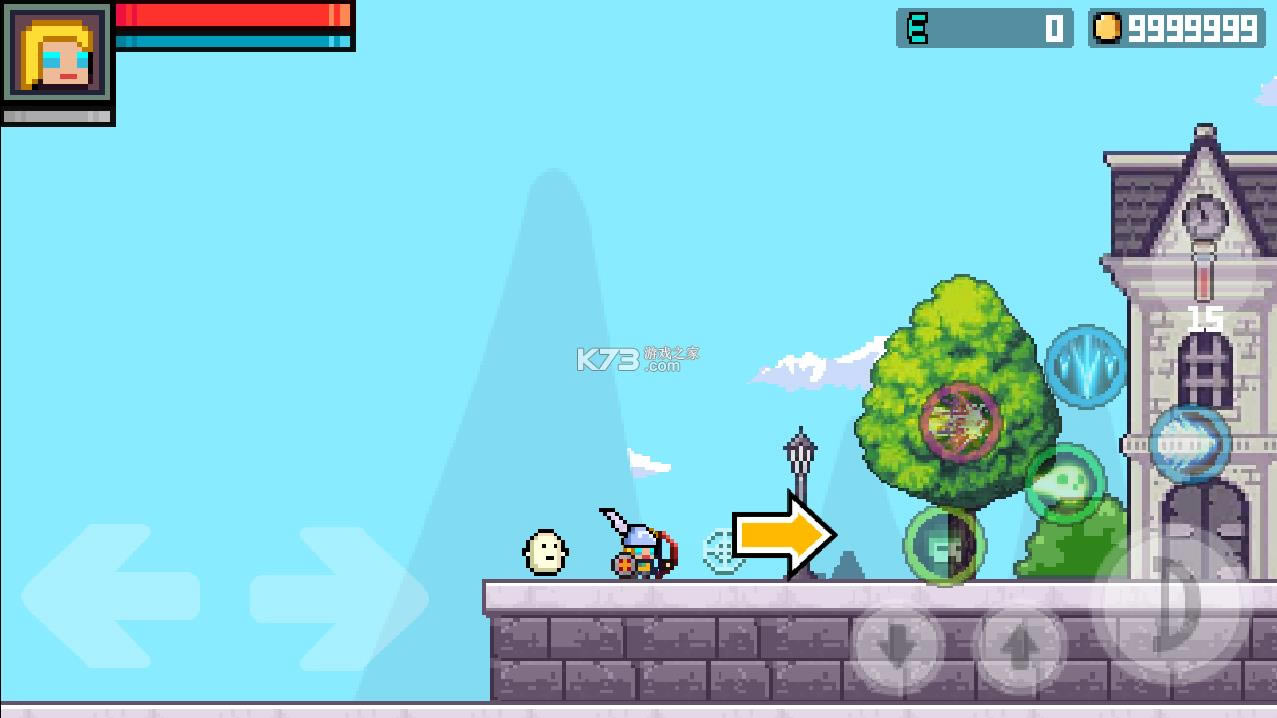
Task: Use the blue dash arrow skill
Action: 1189,444
